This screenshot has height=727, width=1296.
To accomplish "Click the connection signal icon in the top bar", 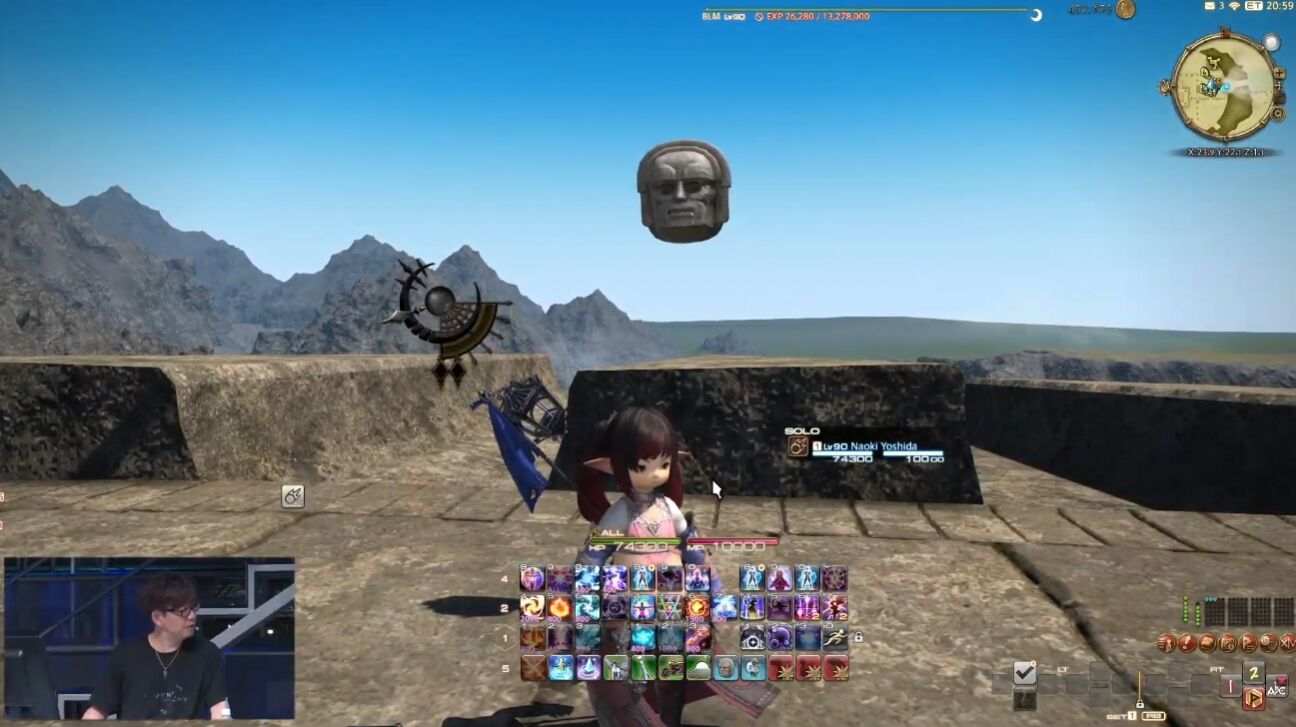I will pyautogui.click(x=1234, y=6).
